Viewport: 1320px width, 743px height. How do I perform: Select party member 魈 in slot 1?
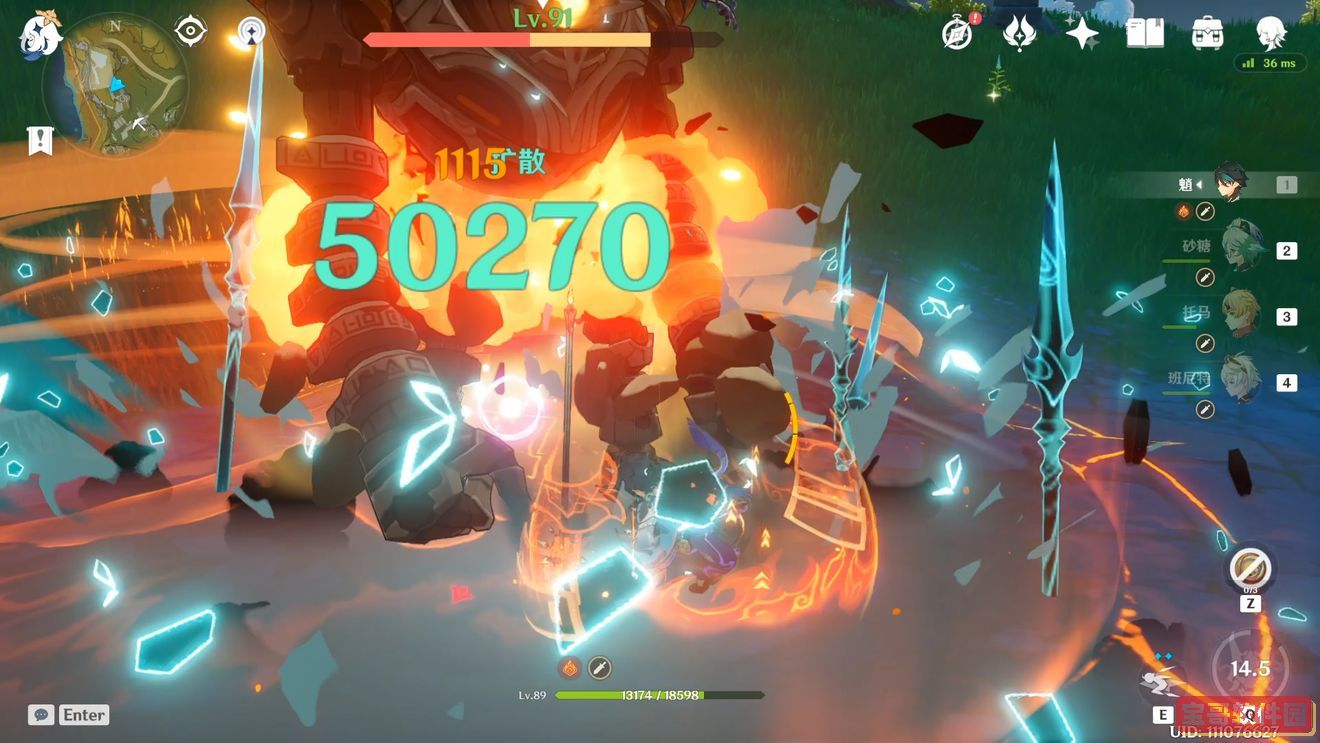coord(1230,184)
